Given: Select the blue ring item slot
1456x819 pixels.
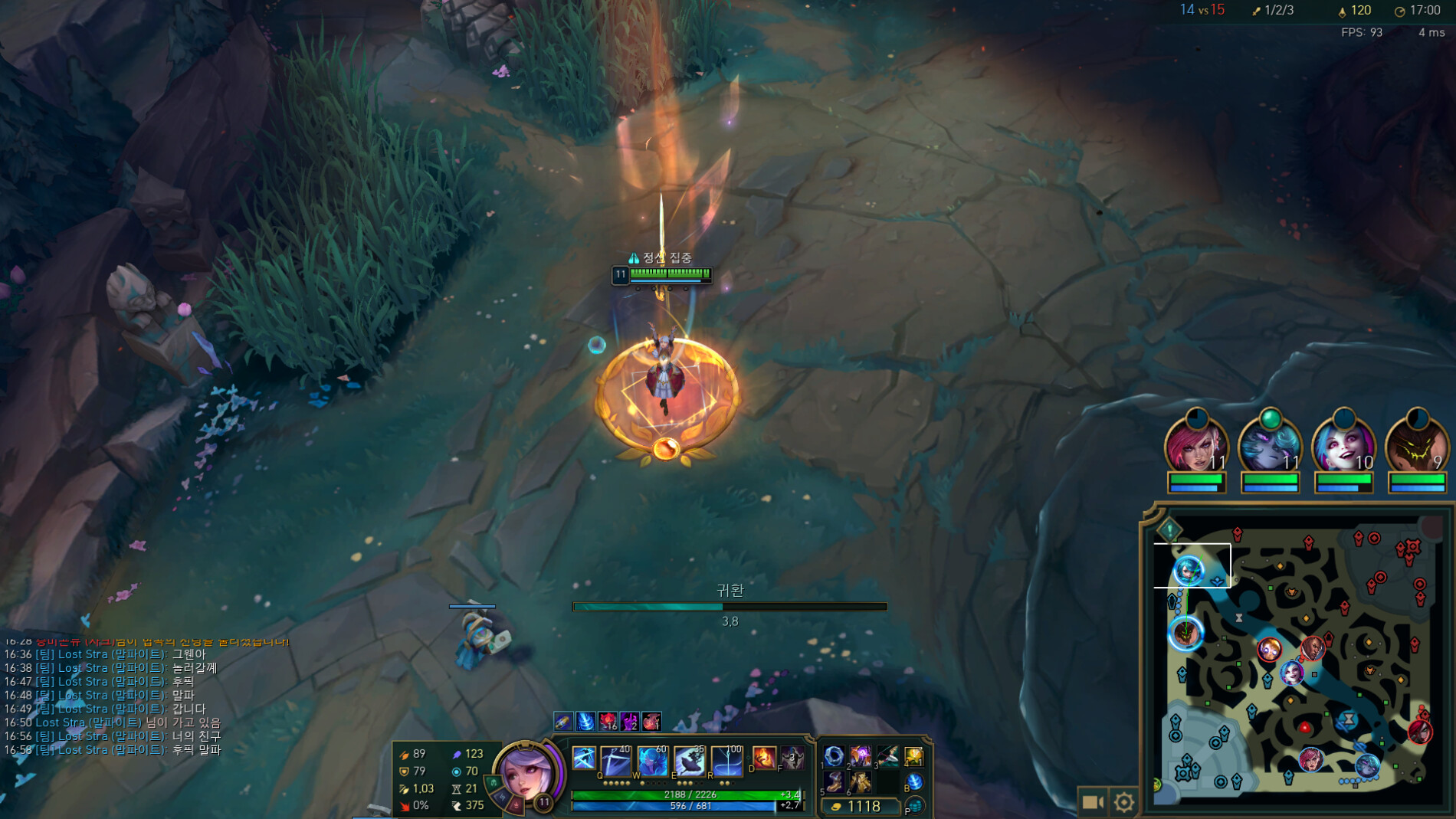Looking at the screenshot, I should pyautogui.click(x=834, y=756).
